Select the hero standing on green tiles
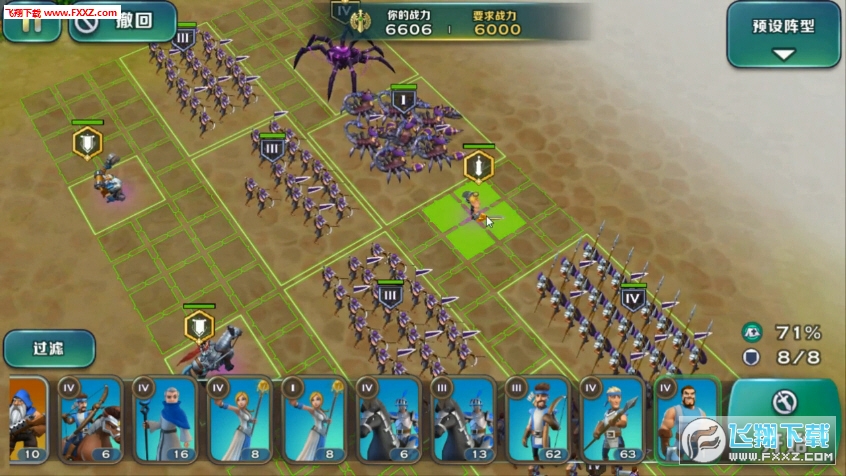The height and width of the screenshot is (476, 846). click(x=471, y=207)
